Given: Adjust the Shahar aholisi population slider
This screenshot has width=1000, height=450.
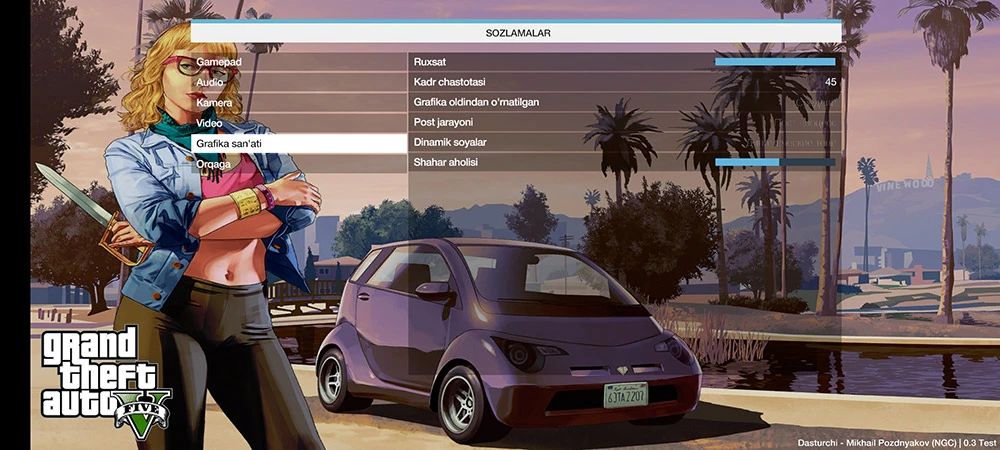Looking at the screenshot, I should coord(774,163).
